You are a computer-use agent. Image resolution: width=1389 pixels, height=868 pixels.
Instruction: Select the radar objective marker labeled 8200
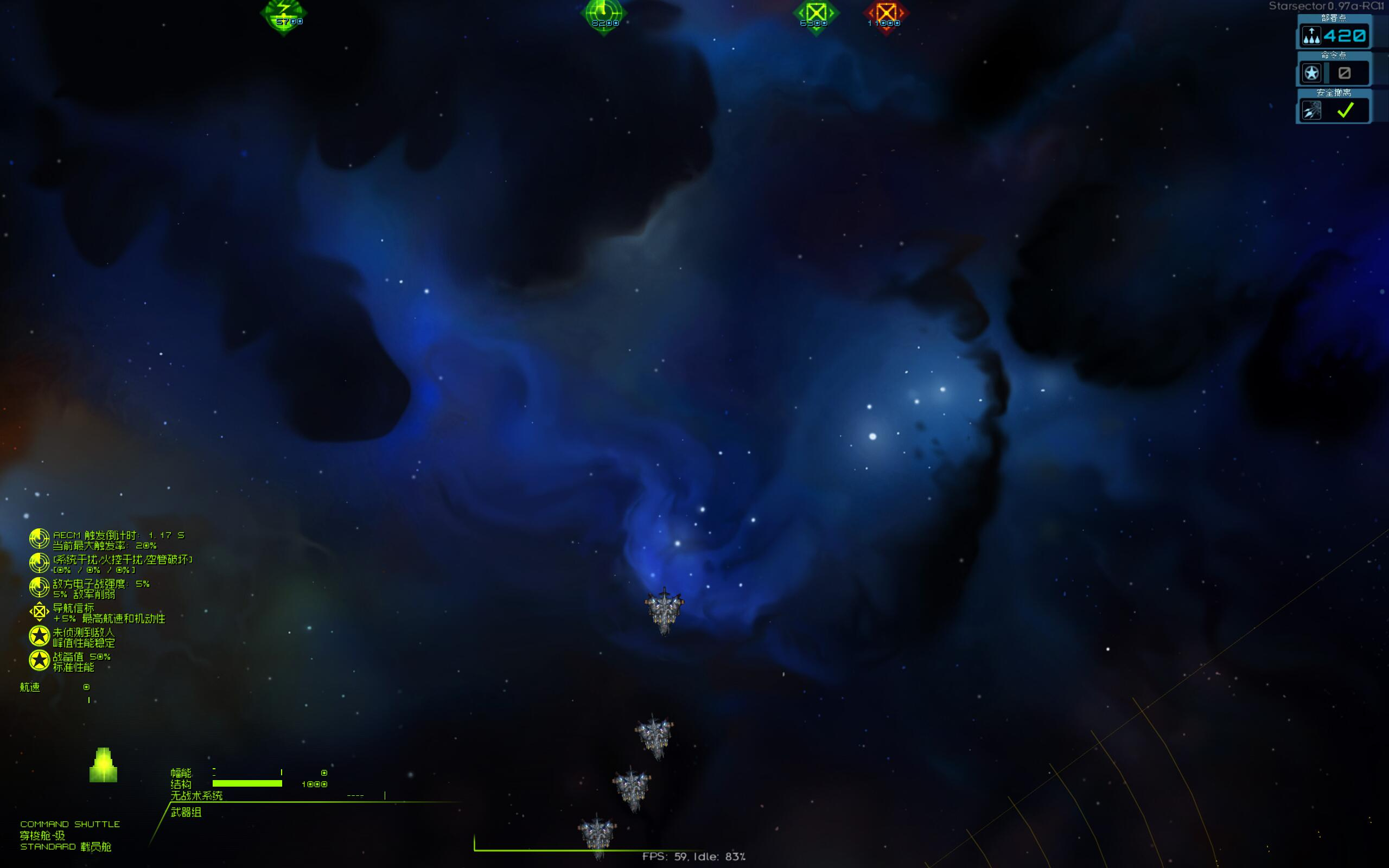(603, 14)
